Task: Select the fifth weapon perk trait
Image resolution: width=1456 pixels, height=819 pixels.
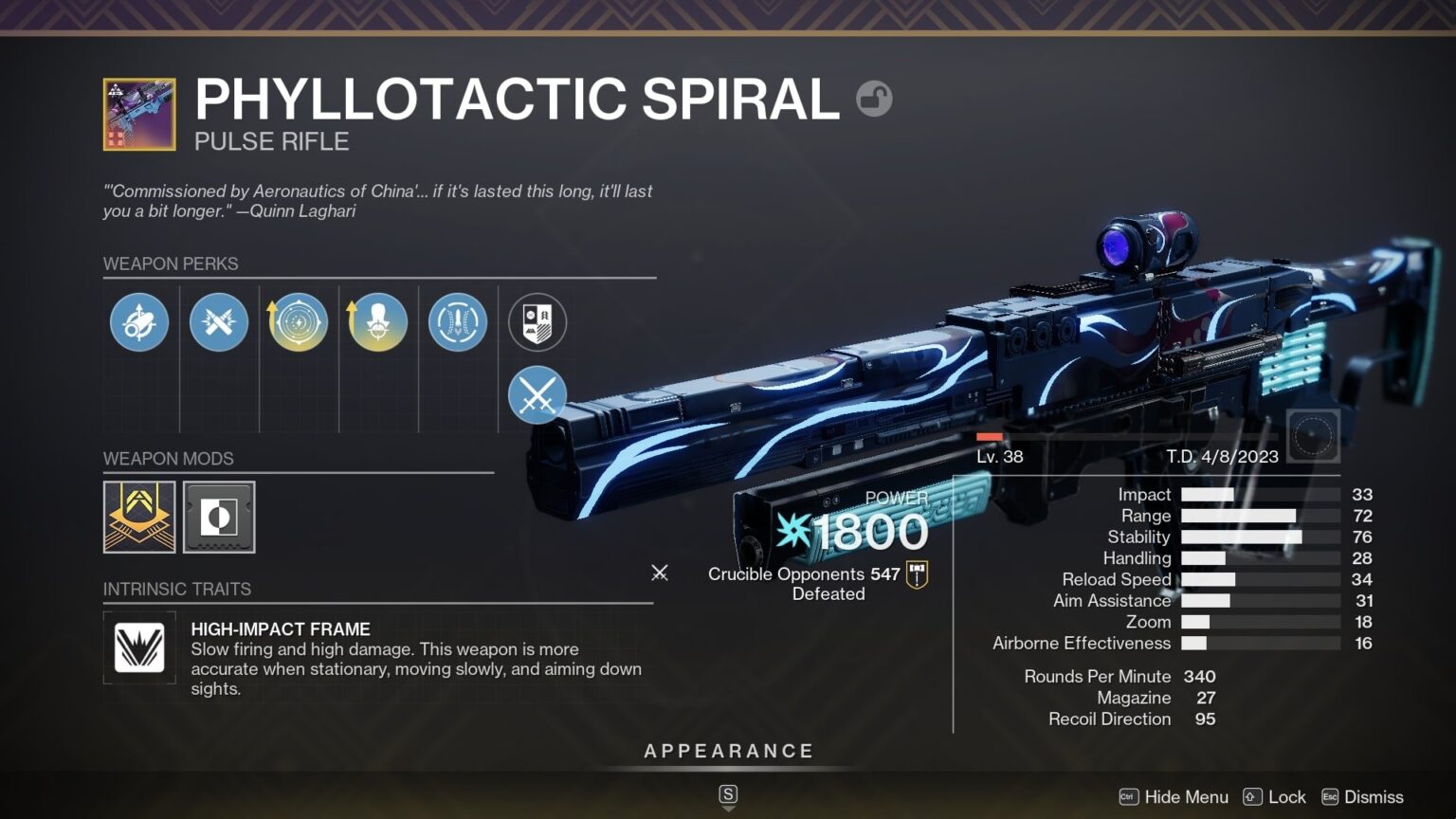Action: [456, 322]
